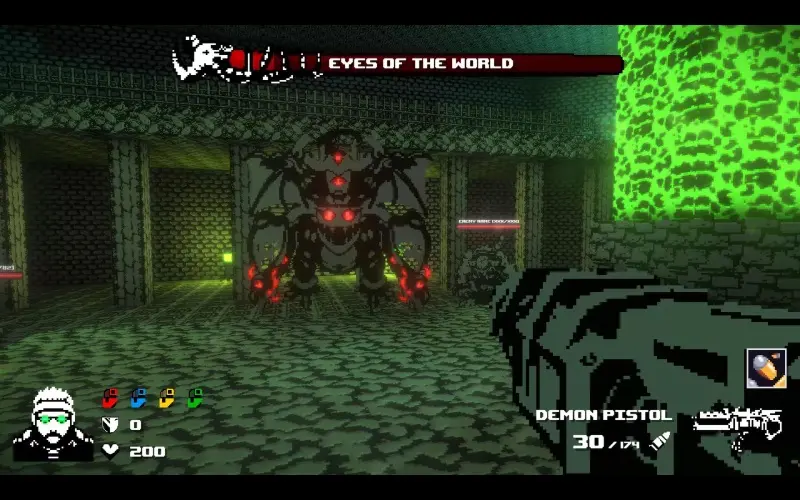Click the armor shield icon
The width and height of the screenshot is (800, 500).
click(111, 425)
